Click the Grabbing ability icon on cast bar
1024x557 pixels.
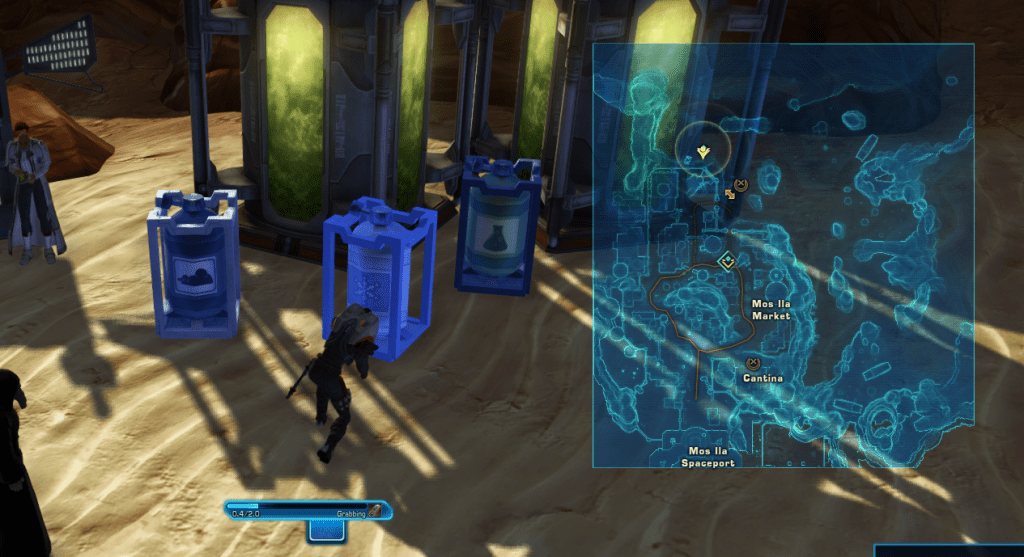[x=374, y=511]
